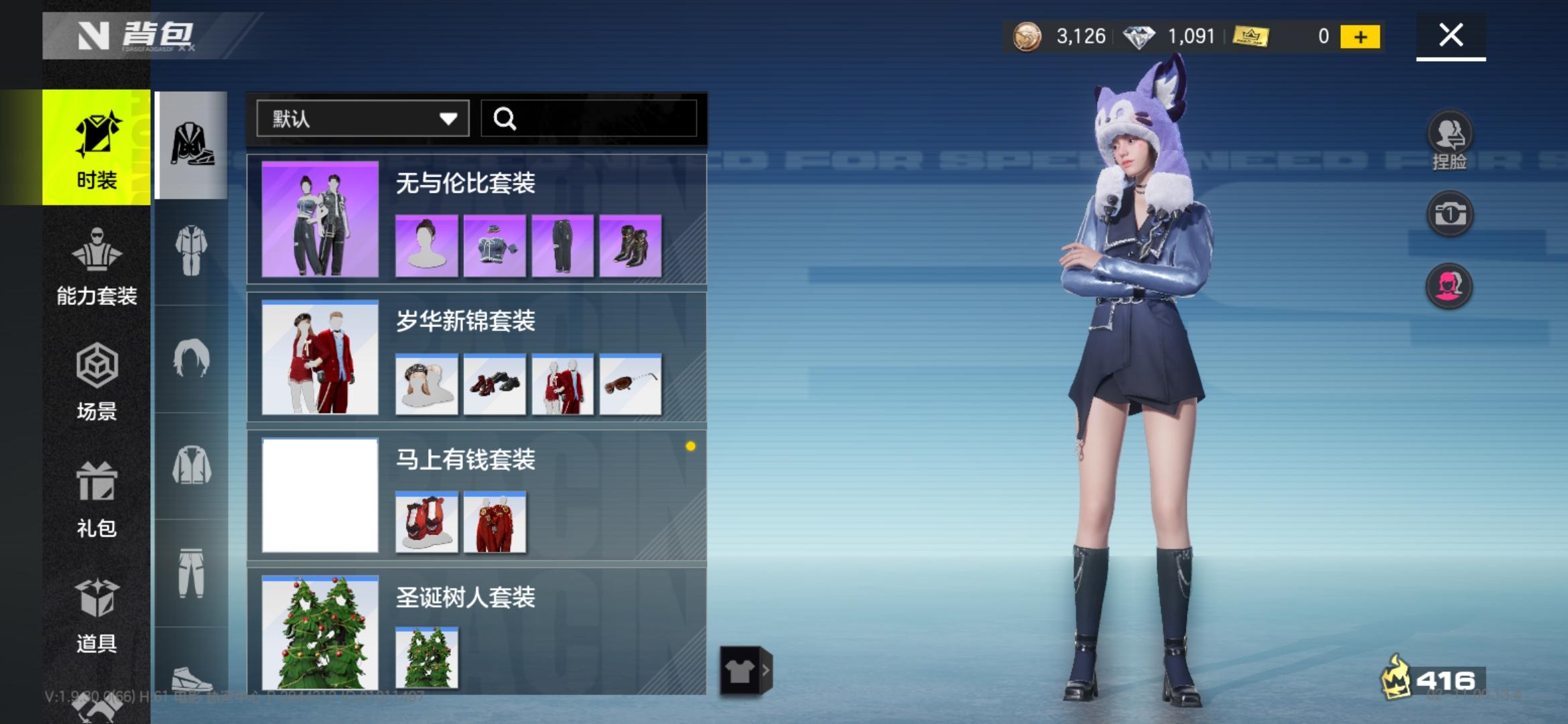
Task: Select the 圣诞树人套装 tree thumbnail
Action: [x=428, y=657]
